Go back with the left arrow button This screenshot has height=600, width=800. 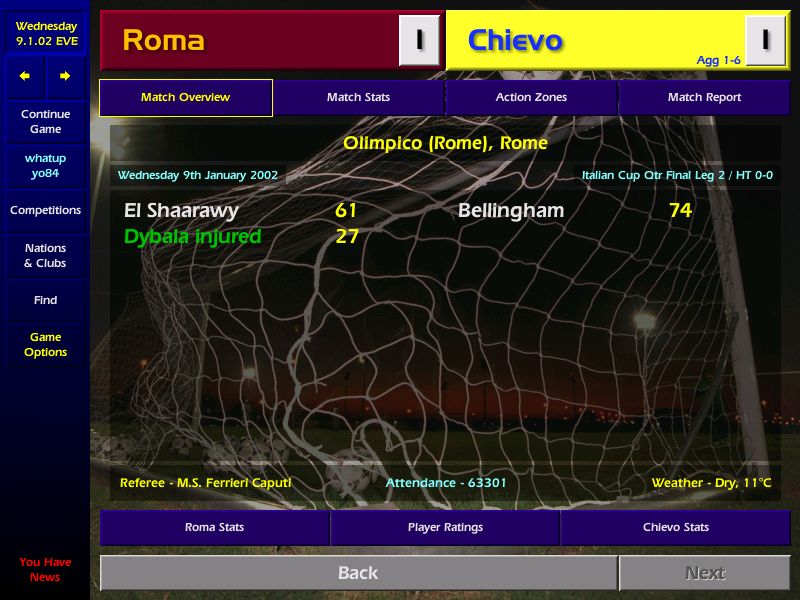click(25, 76)
